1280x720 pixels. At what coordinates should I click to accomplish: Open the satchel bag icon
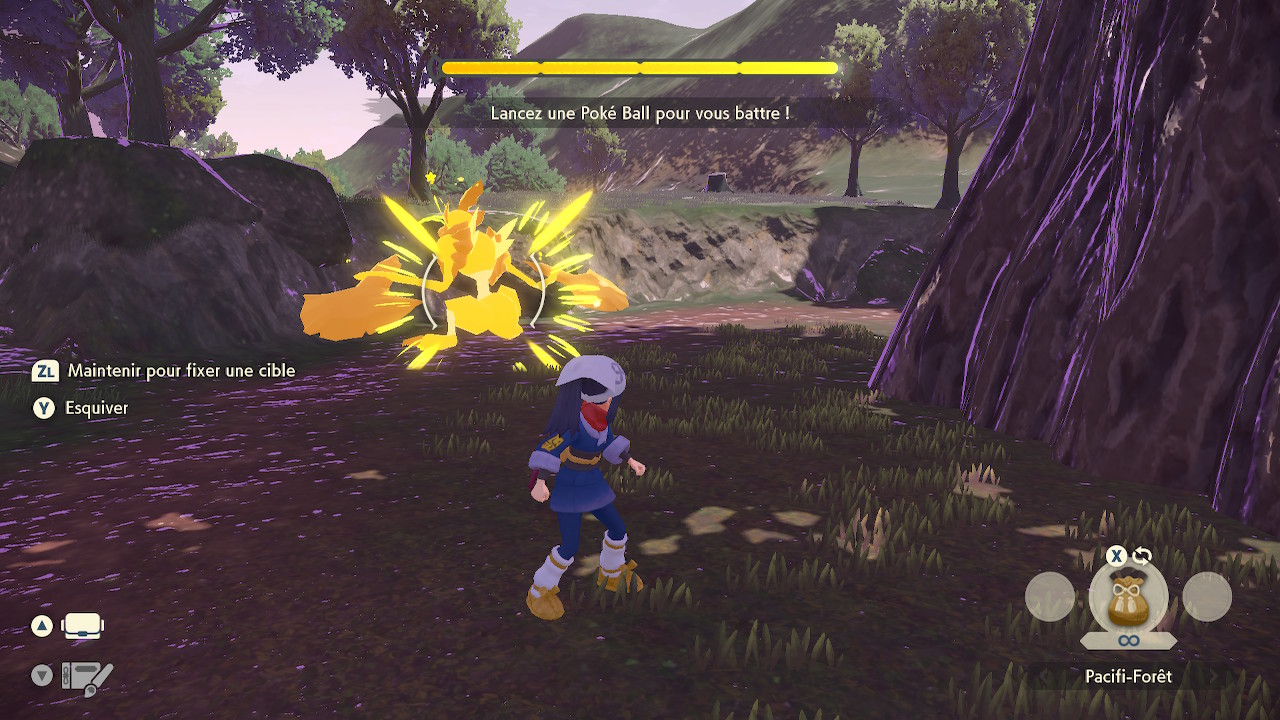coord(83,627)
